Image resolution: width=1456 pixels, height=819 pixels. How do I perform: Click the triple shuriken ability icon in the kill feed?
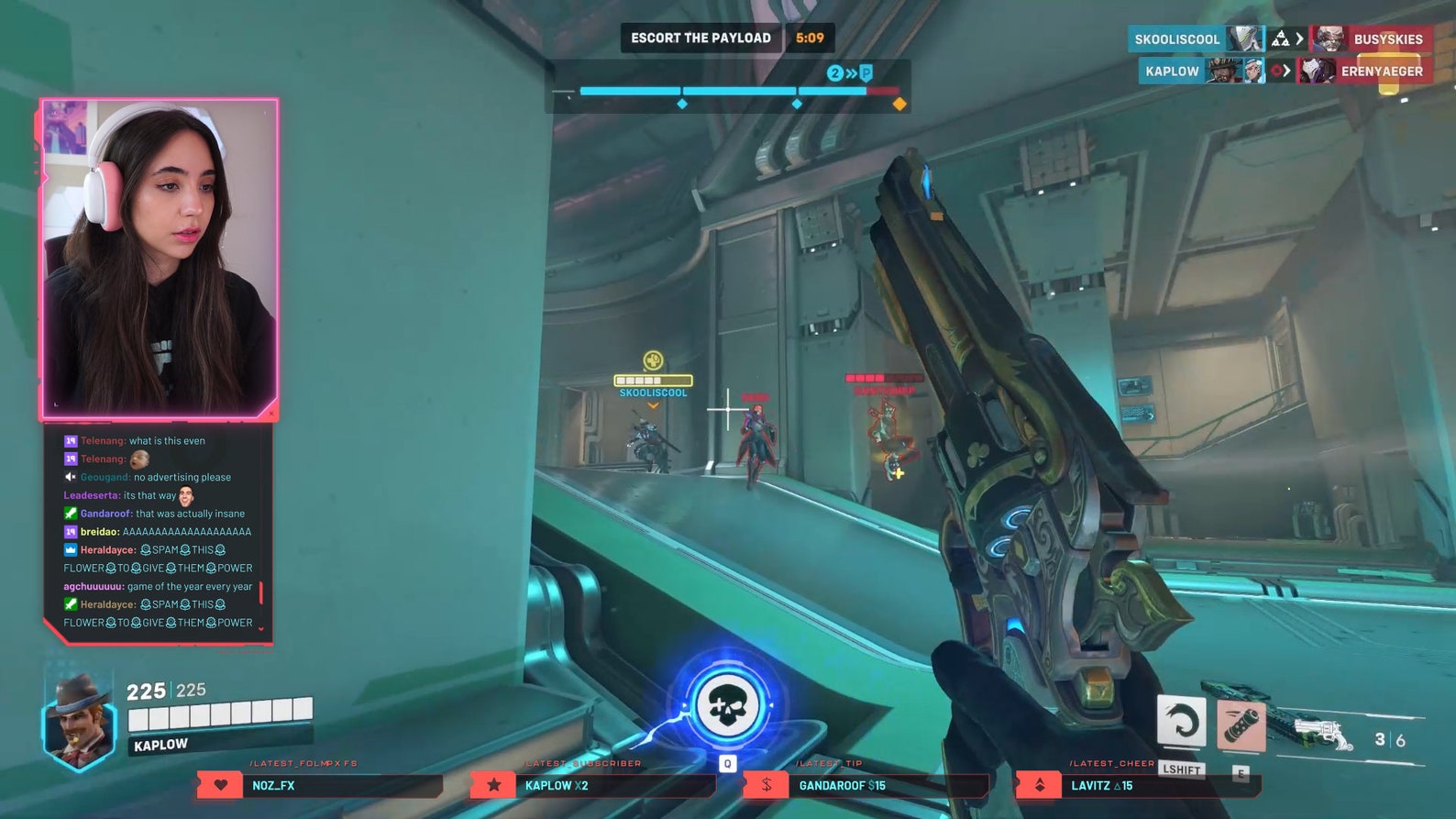point(1282,39)
